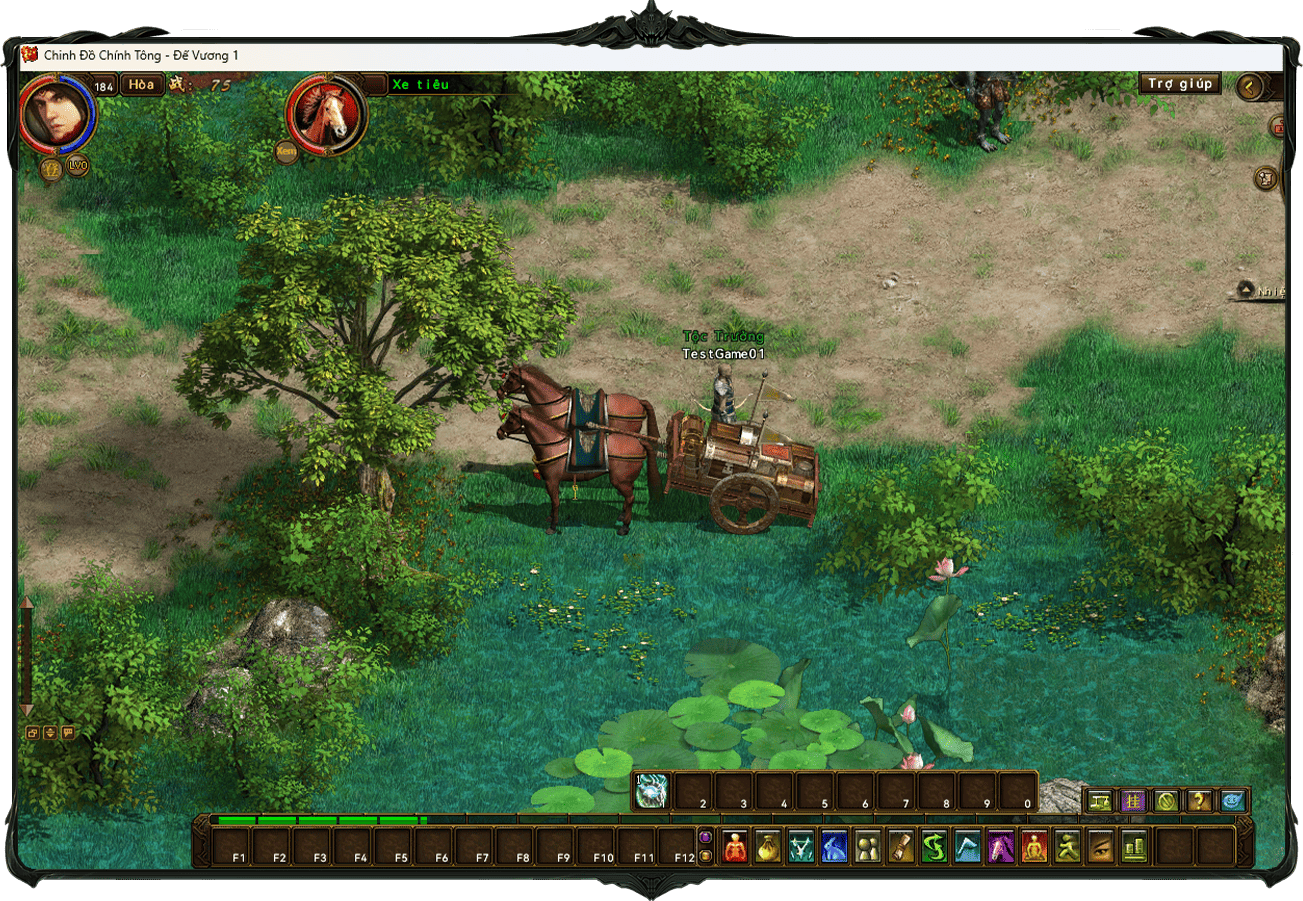This screenshot has height=901, width=1303.
Task: Click the chat resize up-down arrows button
Action: coord(50,733)
